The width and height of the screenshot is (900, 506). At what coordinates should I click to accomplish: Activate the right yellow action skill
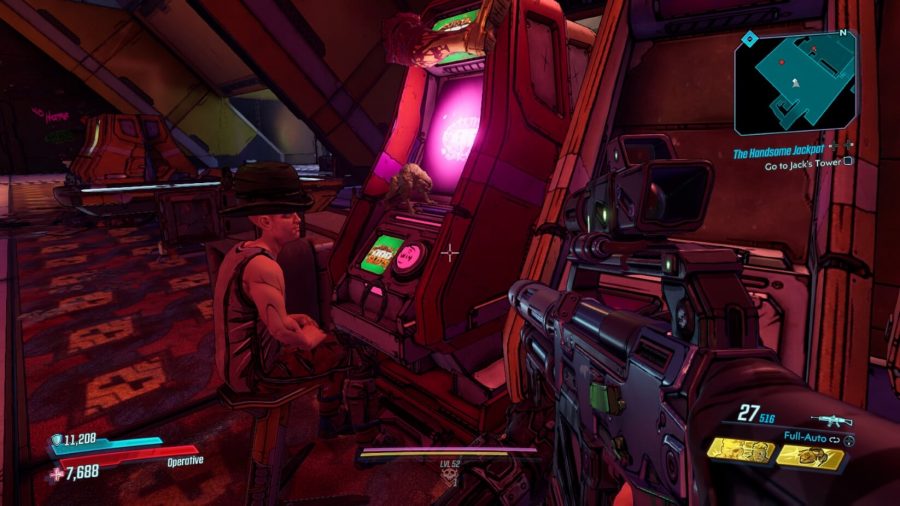coord(809,456)
